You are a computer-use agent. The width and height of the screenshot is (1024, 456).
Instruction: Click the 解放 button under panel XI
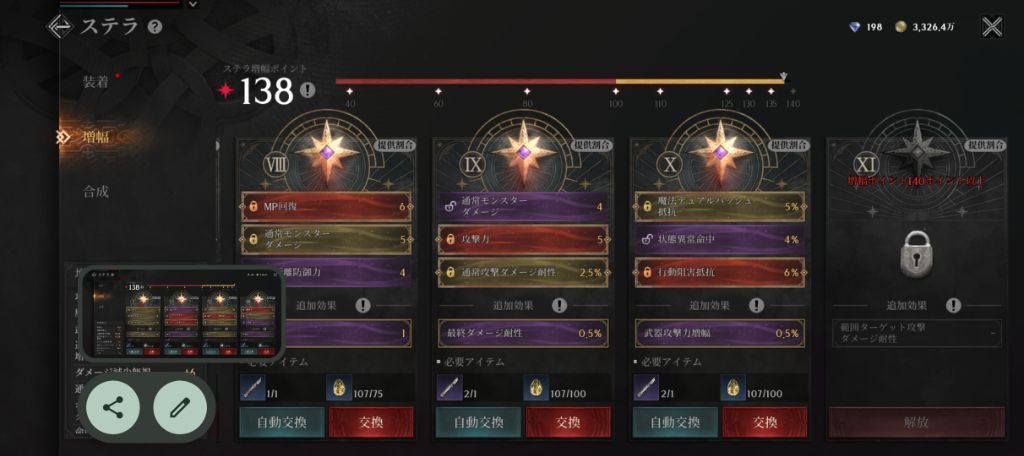click(916, 422)
